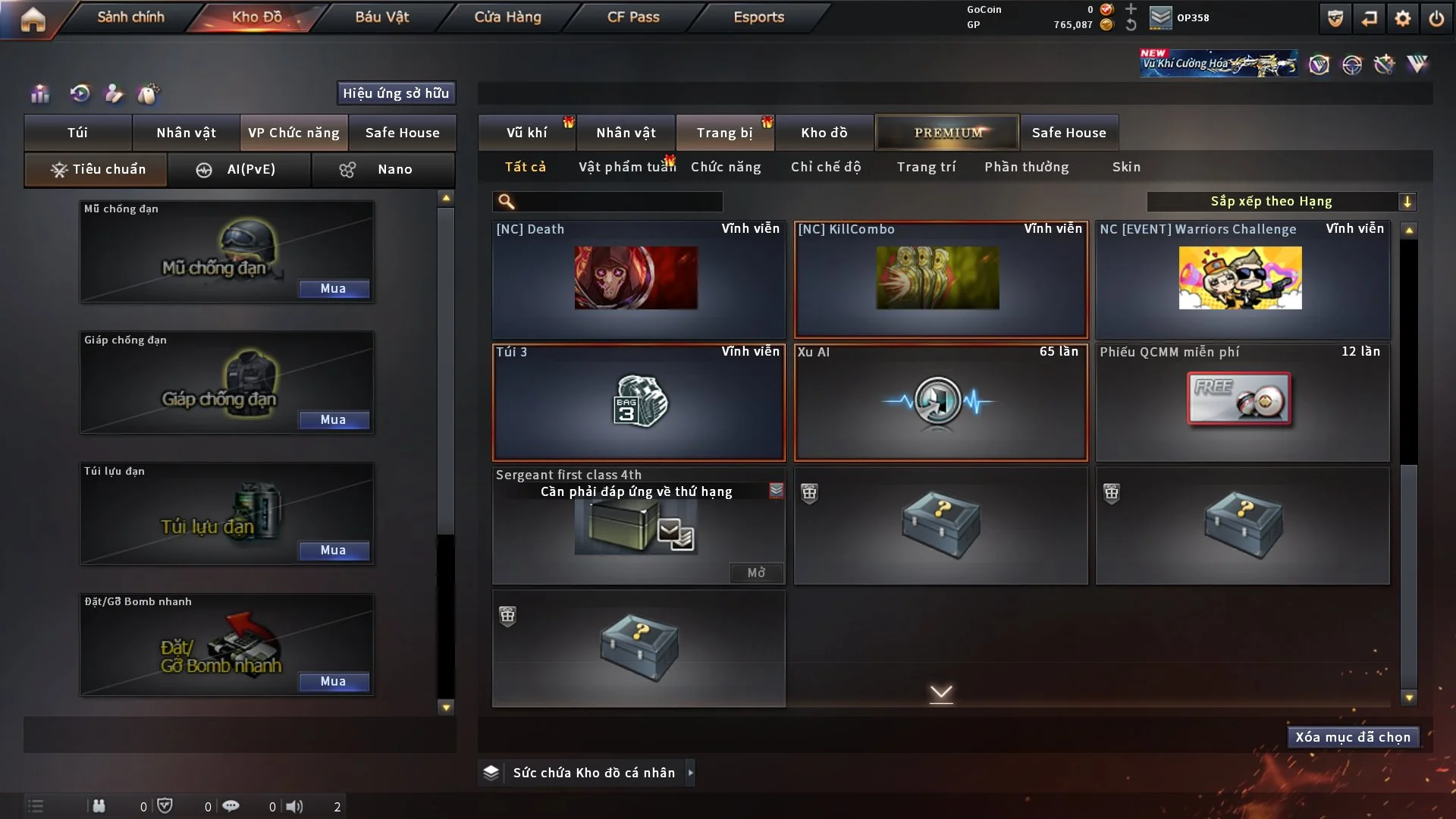1456x819 pixels.
Task: Select the [NC] Death item
Action: coord(638,278)
